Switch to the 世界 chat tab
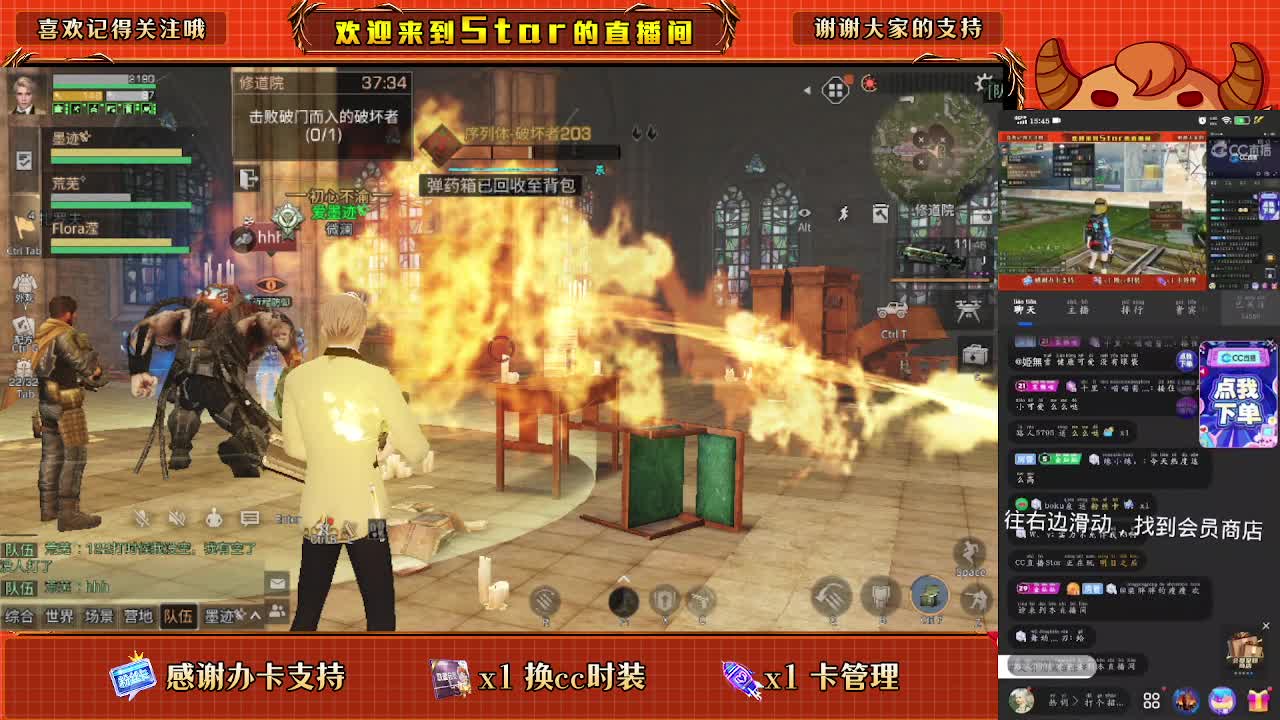1280x720 pixels. click(x=60, y=615)
